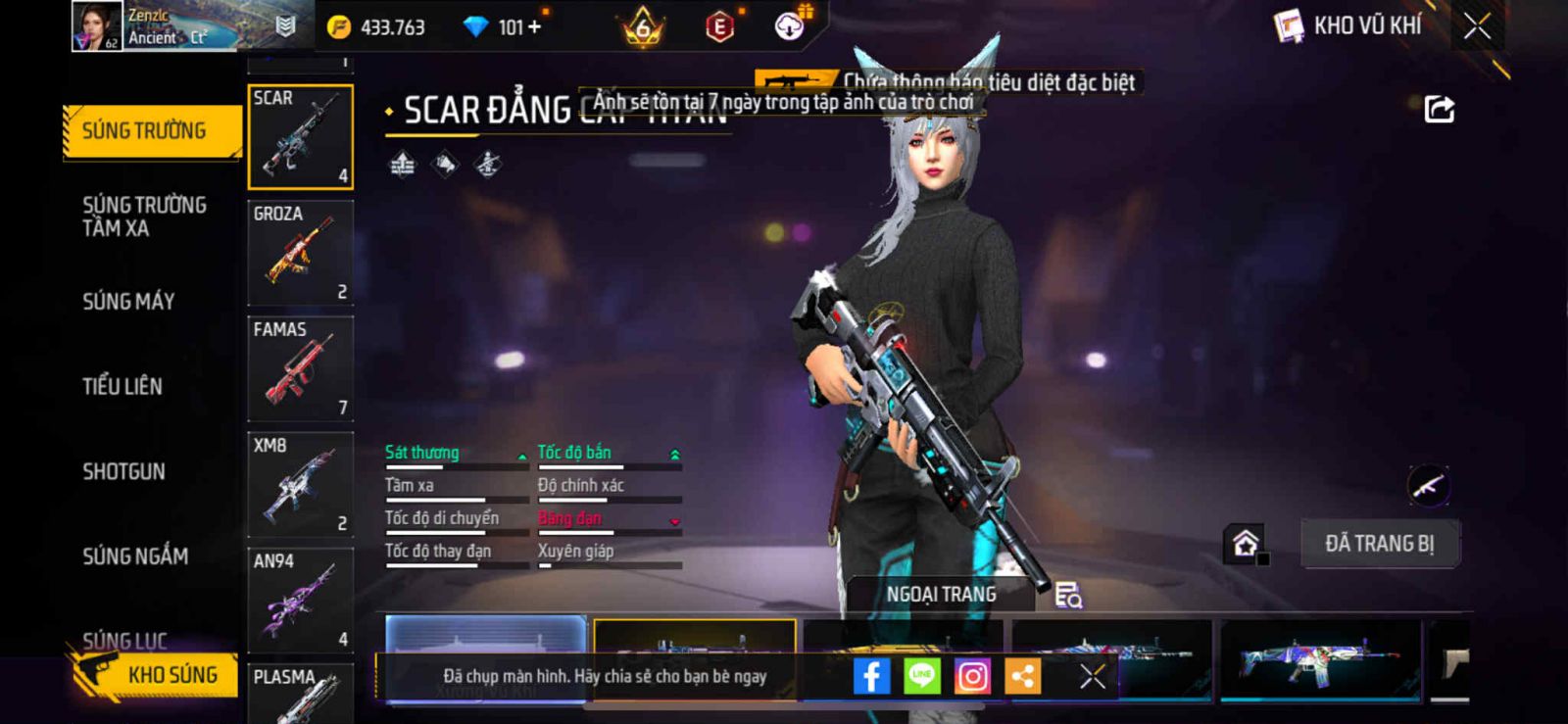Image resolution: width=1568 pixels, height=724 pixels.
Task: Select the SCAR weapon slot
Action: pyautogui.click(x=300, y=137)
